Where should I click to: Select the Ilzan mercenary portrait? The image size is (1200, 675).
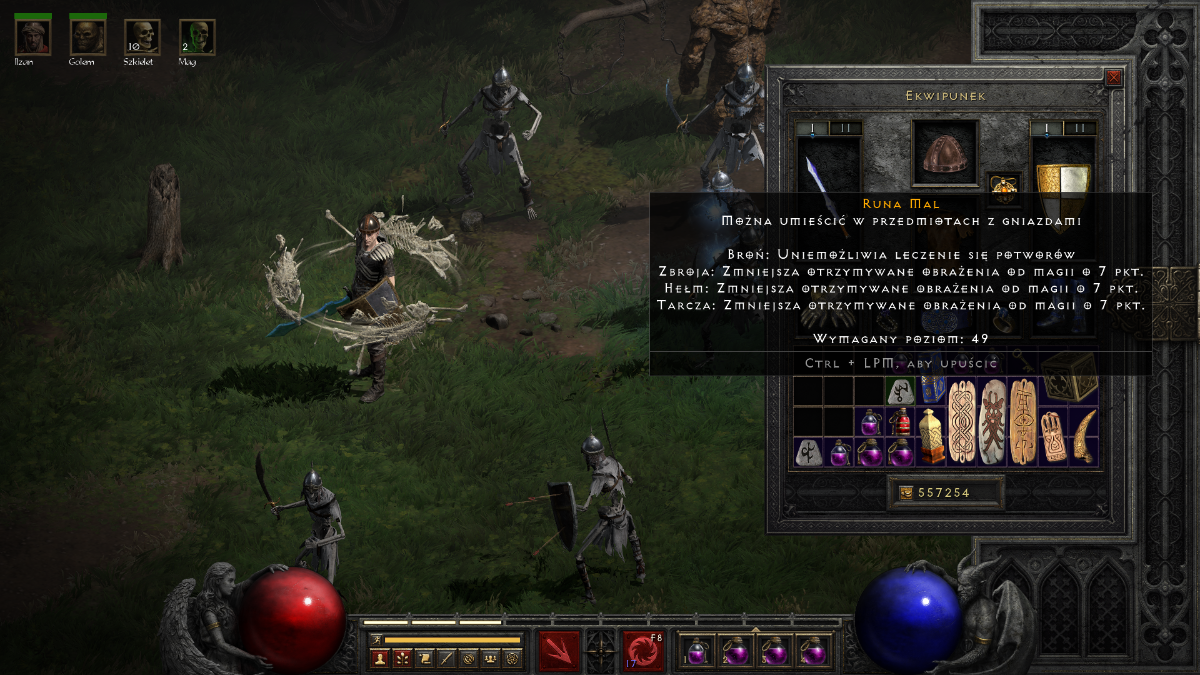[32, 37]
